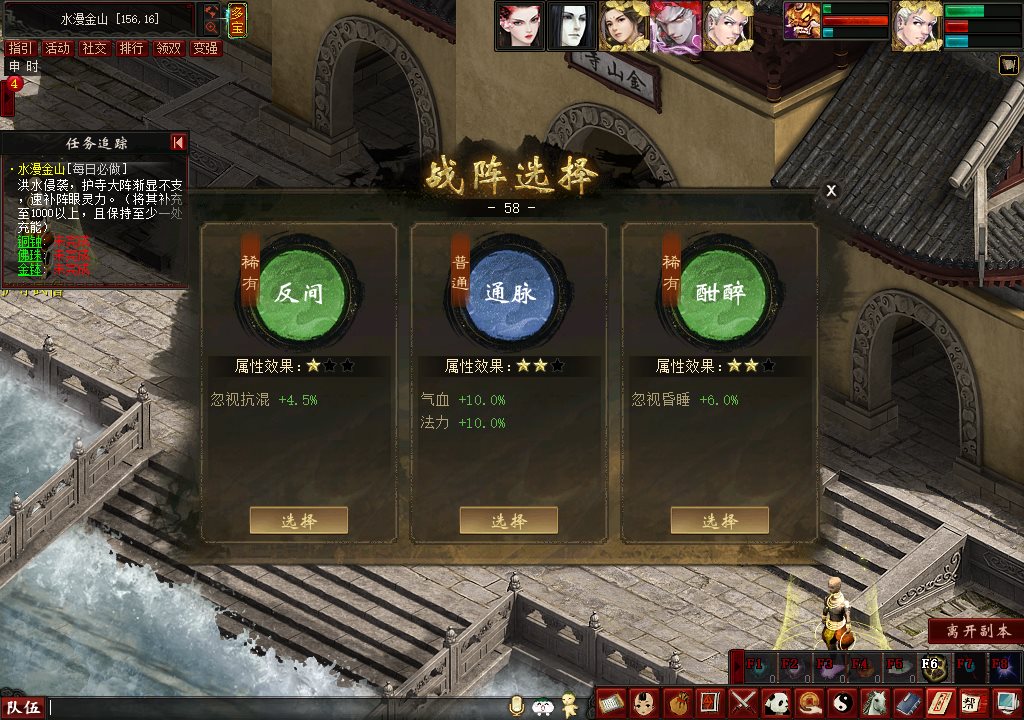Open the yin-yang skills icon

841,702
